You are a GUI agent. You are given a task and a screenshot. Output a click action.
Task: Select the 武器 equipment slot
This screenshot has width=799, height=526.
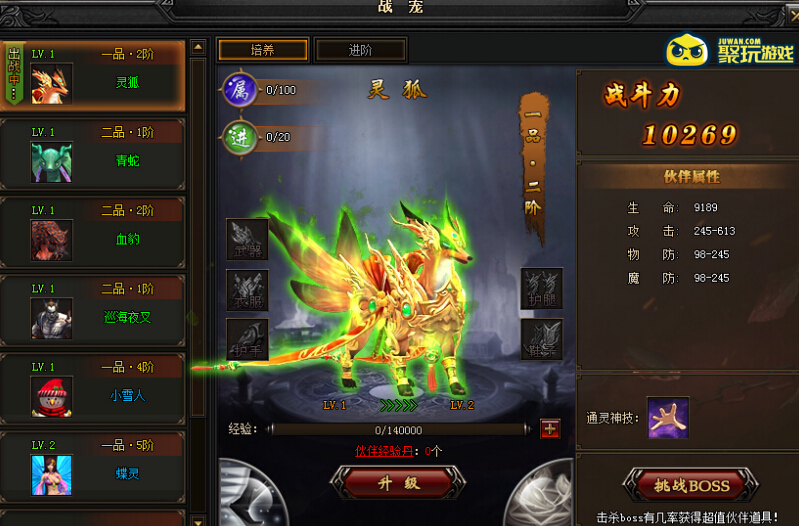[247, 239]
